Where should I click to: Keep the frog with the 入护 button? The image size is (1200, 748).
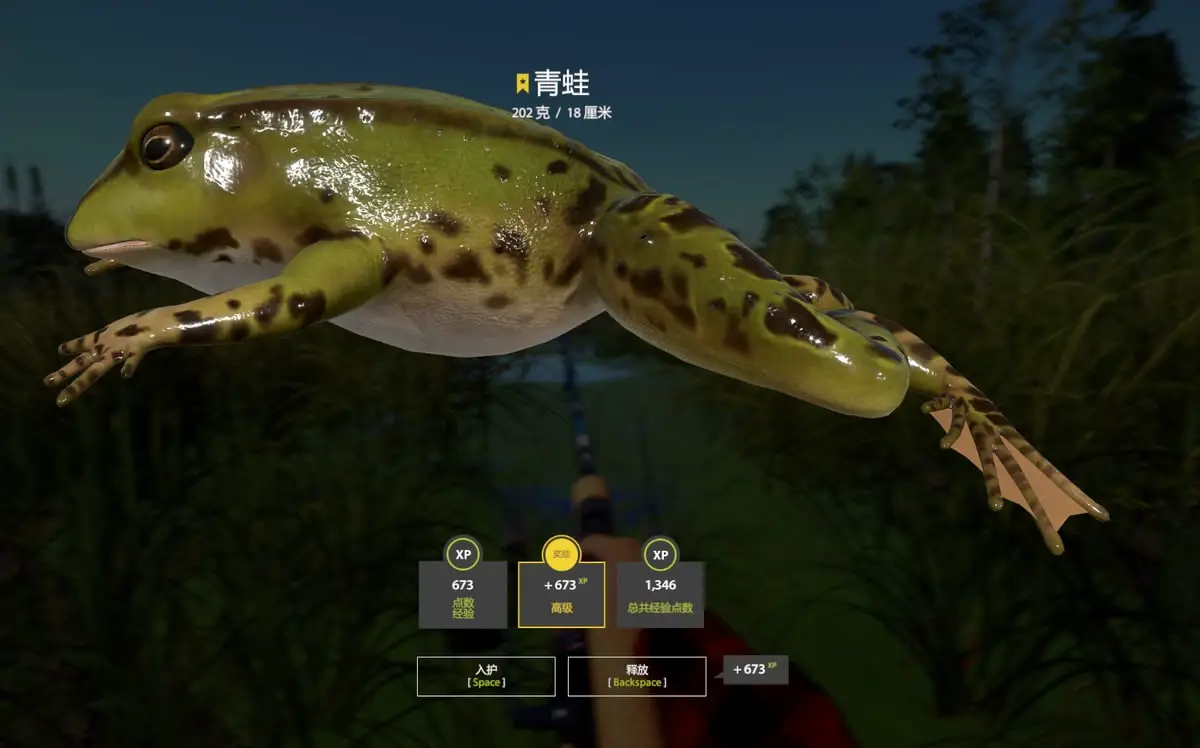(x=486, y=676)
